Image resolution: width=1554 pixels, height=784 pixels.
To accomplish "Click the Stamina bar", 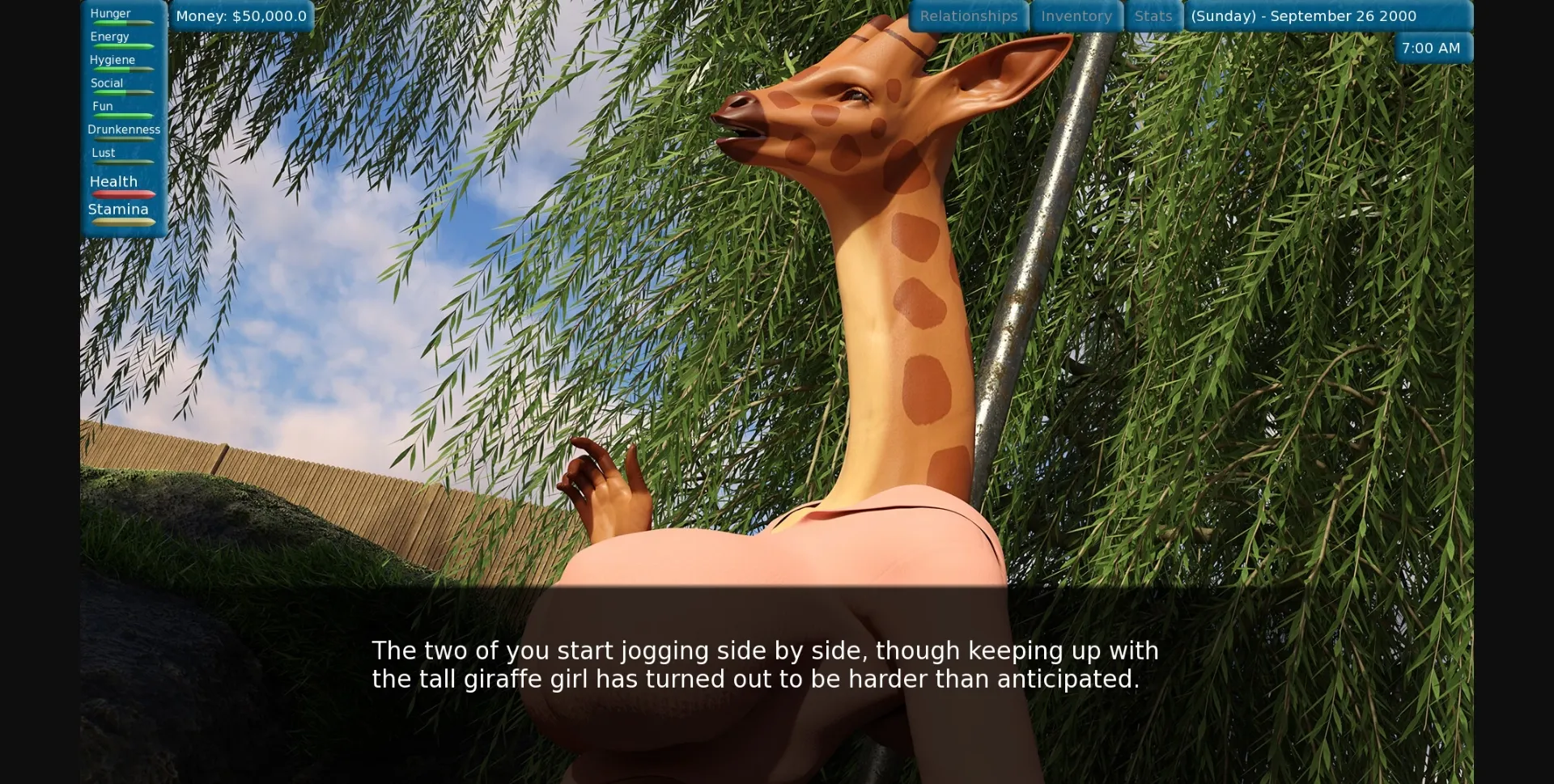I will [121, 220].
